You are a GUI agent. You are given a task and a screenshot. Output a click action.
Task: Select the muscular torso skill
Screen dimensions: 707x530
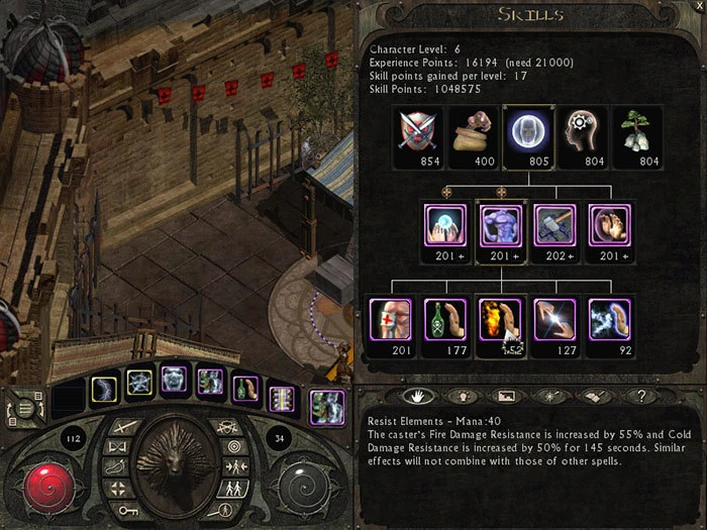[499, 226]
